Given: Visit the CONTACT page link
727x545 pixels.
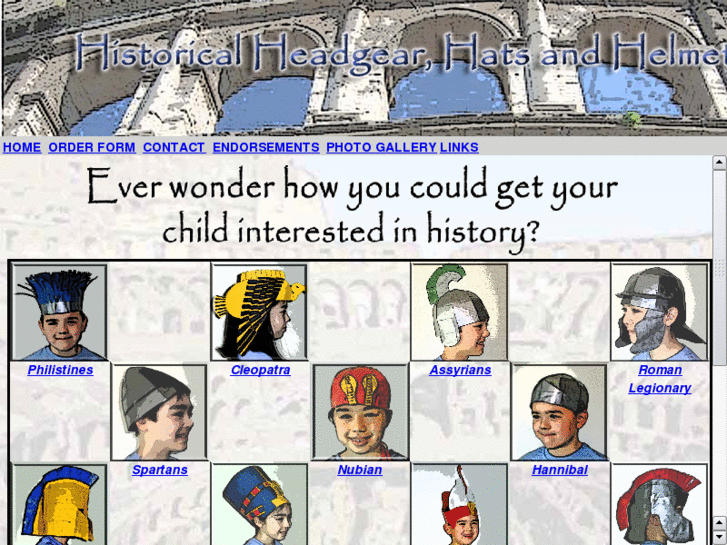Looking at the screenshot, I should click(x=173, y=147).
